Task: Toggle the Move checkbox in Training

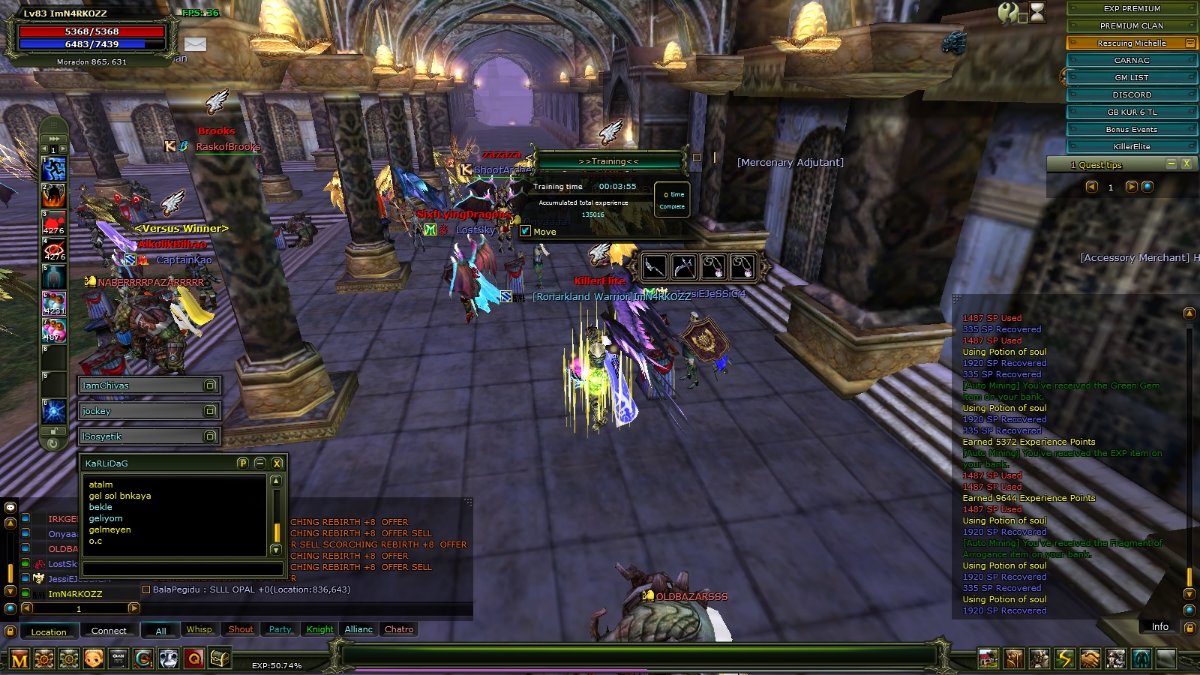Action: 525,232
